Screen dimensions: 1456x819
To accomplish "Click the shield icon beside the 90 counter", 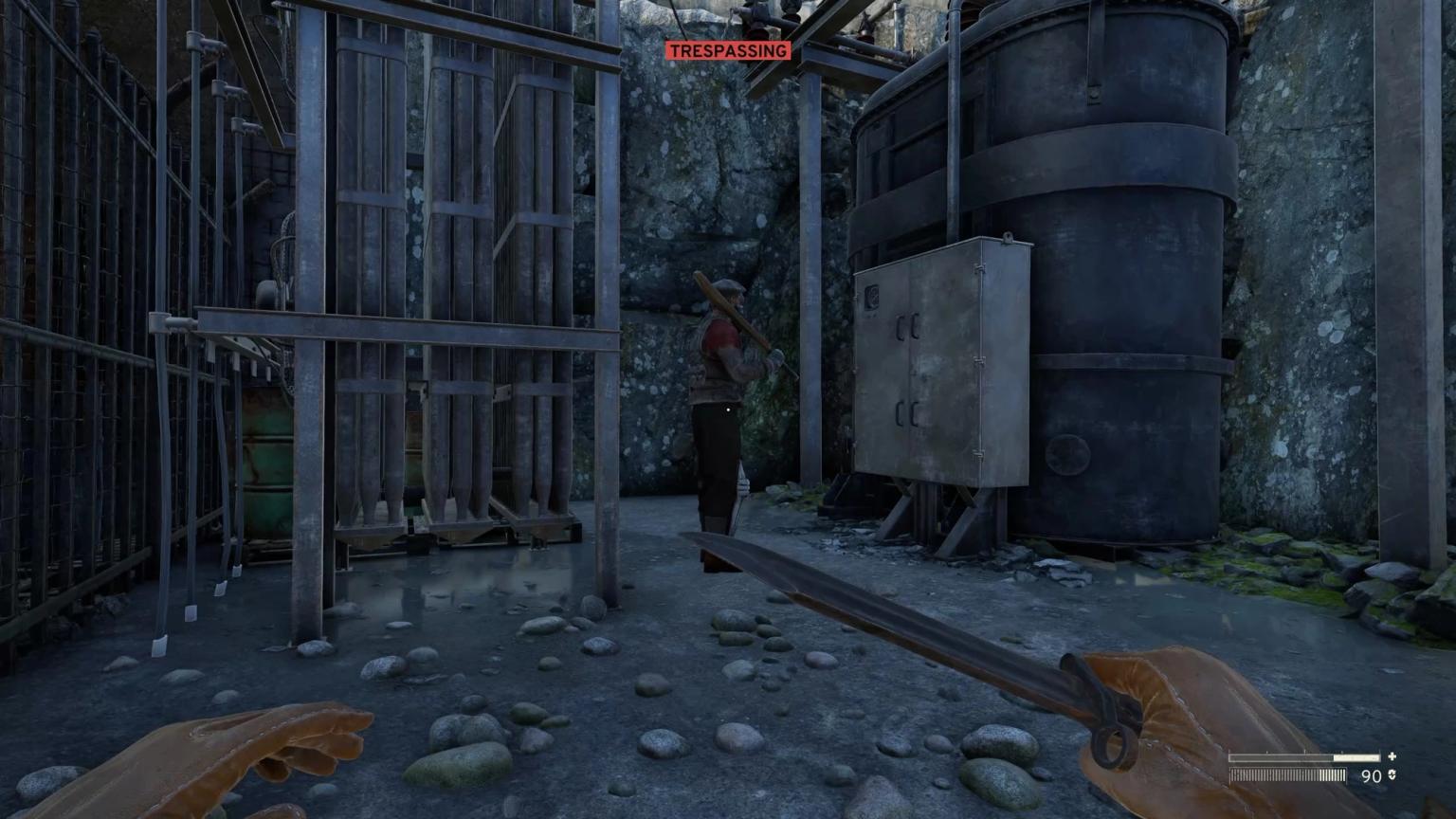I will (1393, 774).
